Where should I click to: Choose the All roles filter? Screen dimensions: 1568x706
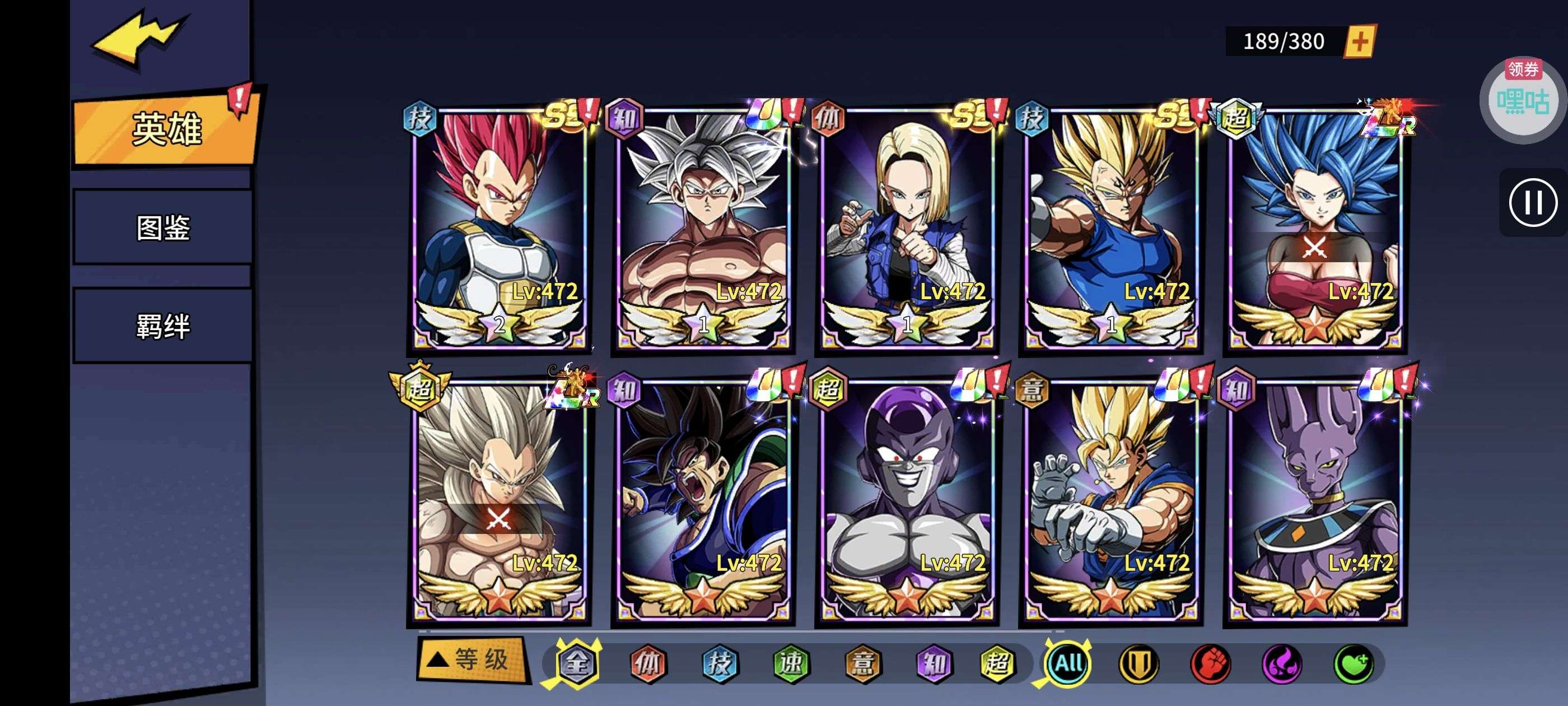click(1068, 663)
